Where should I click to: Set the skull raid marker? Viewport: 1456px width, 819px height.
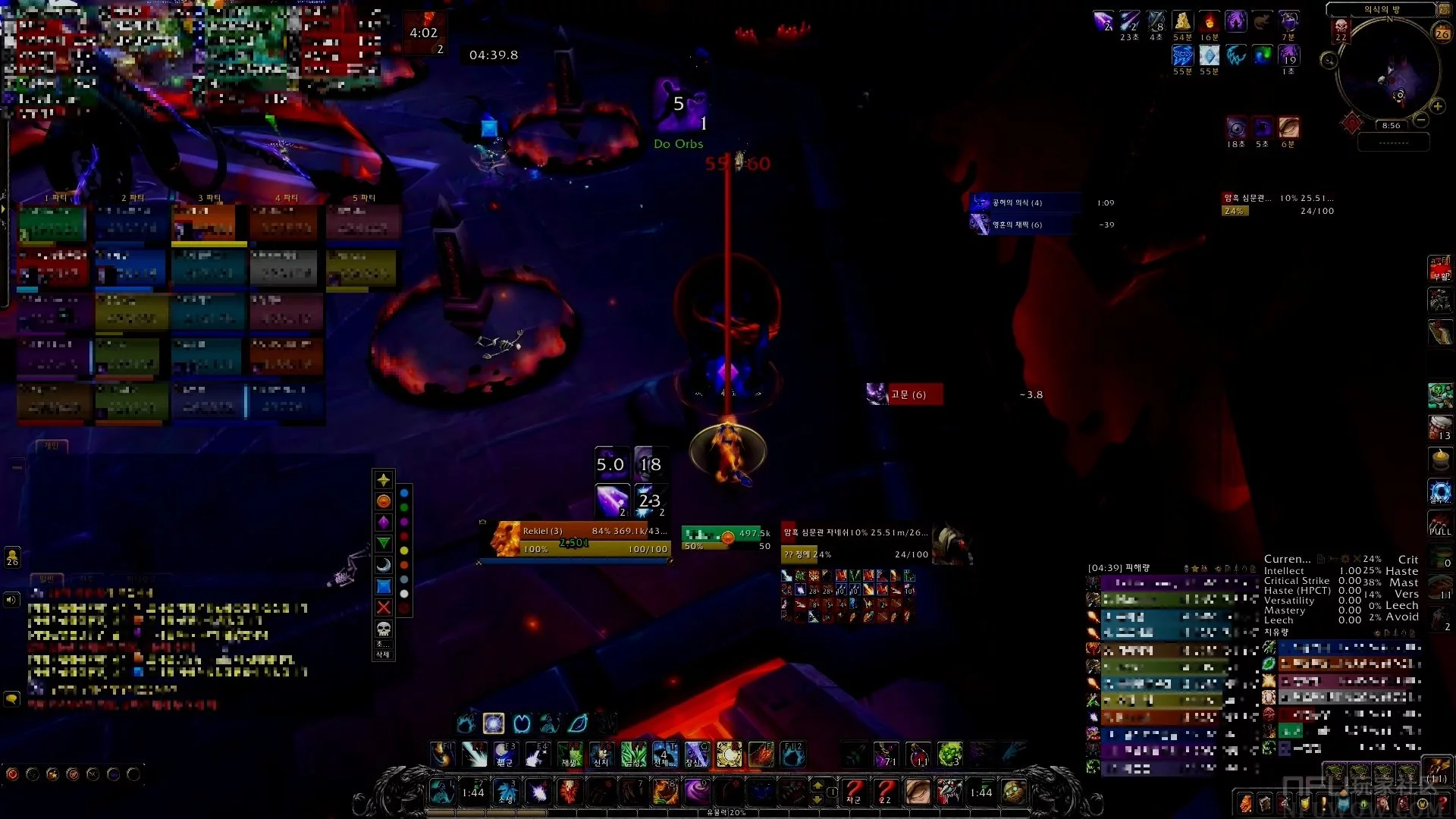tap(384, 629)
